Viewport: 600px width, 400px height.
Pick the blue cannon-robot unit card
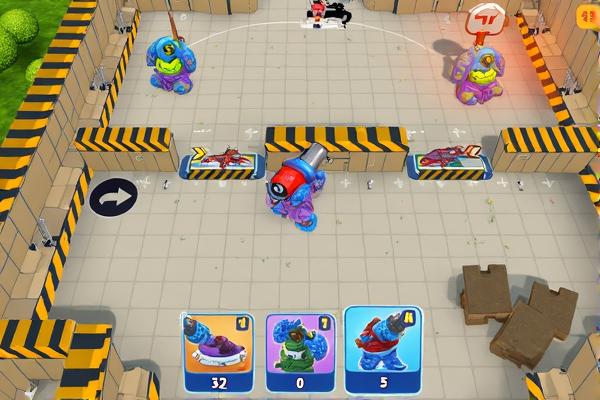383,350
